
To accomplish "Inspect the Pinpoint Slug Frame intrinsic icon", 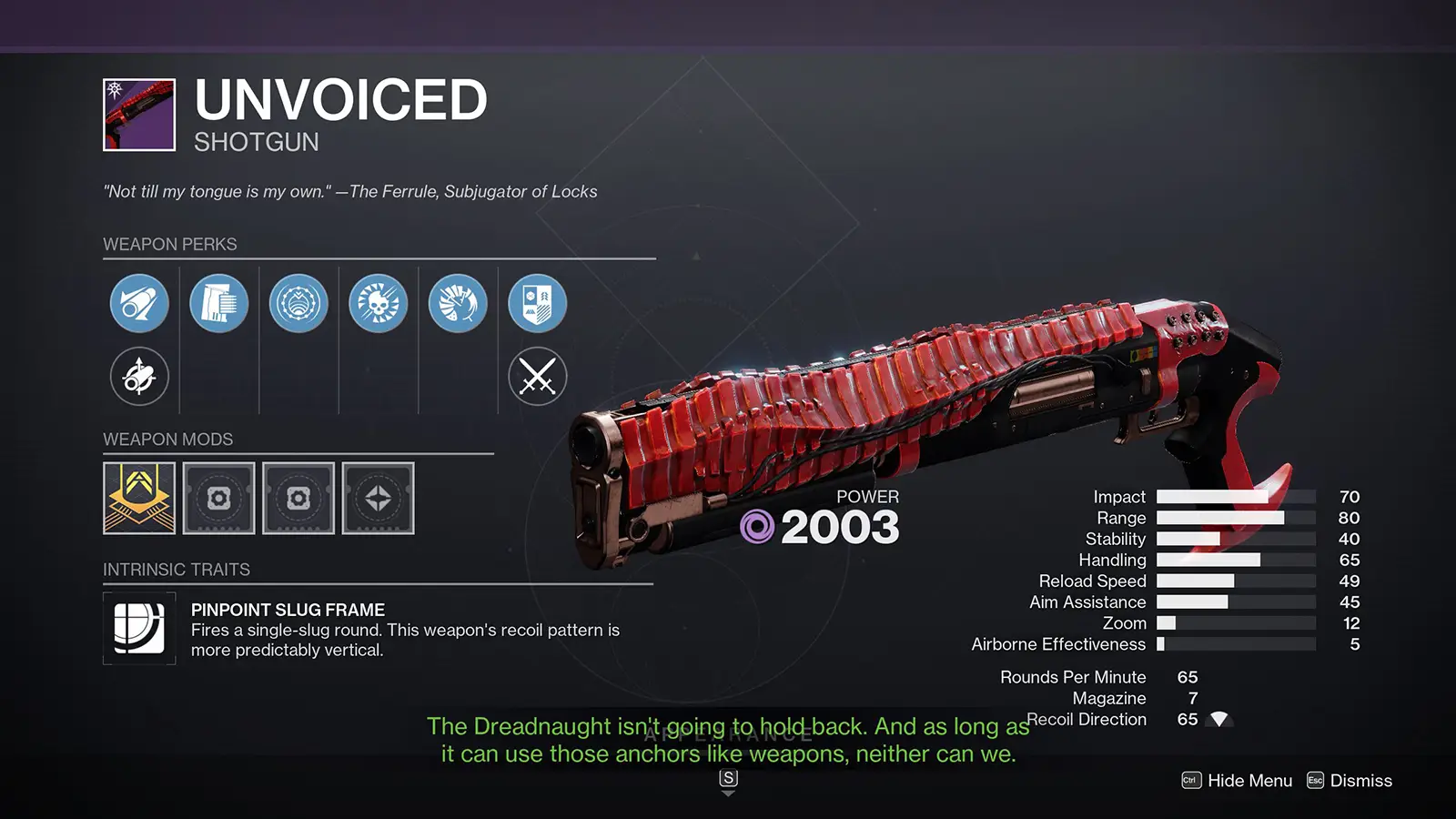I will tap(139, 628).
